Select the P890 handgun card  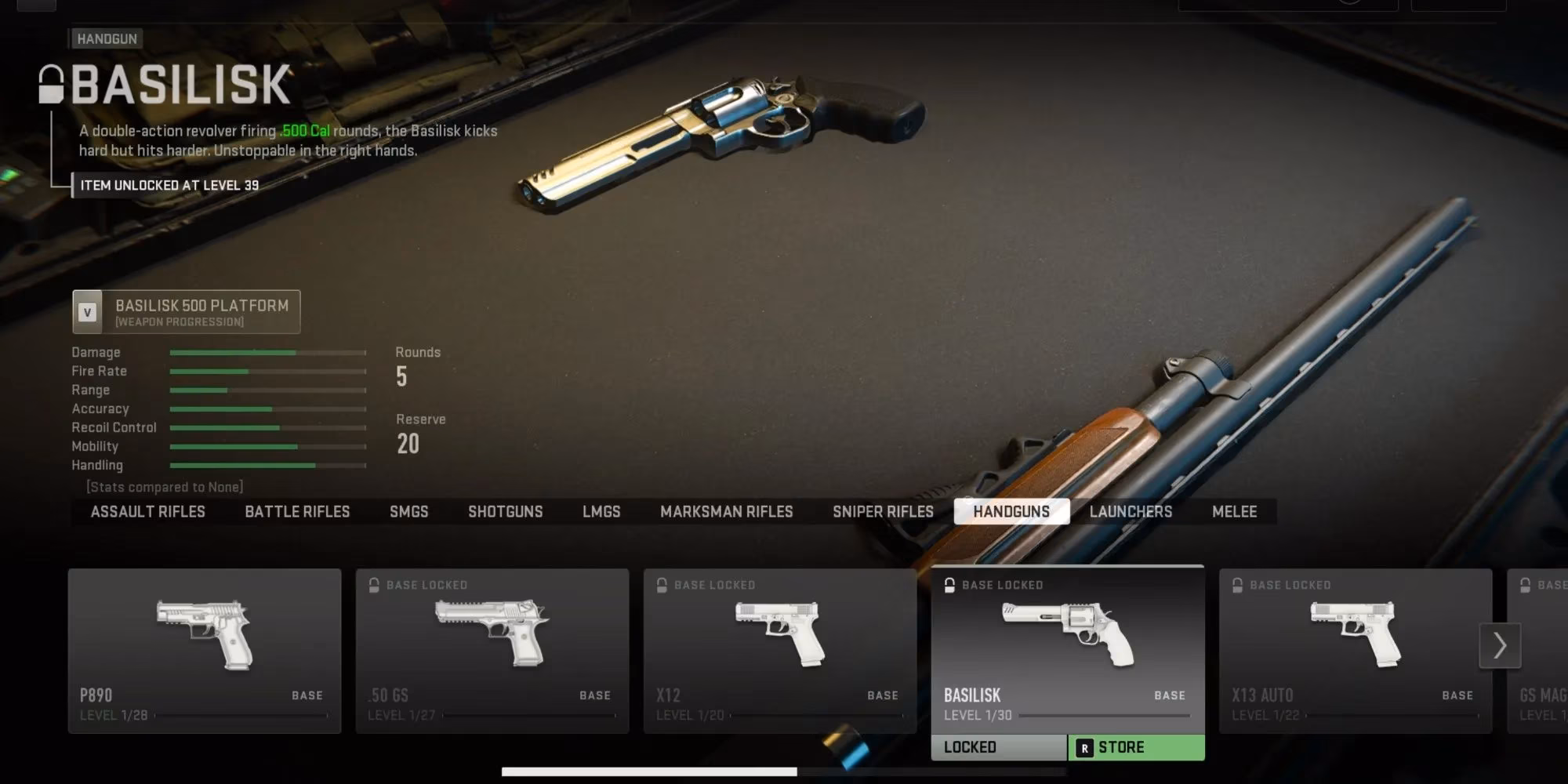(205, 651)
